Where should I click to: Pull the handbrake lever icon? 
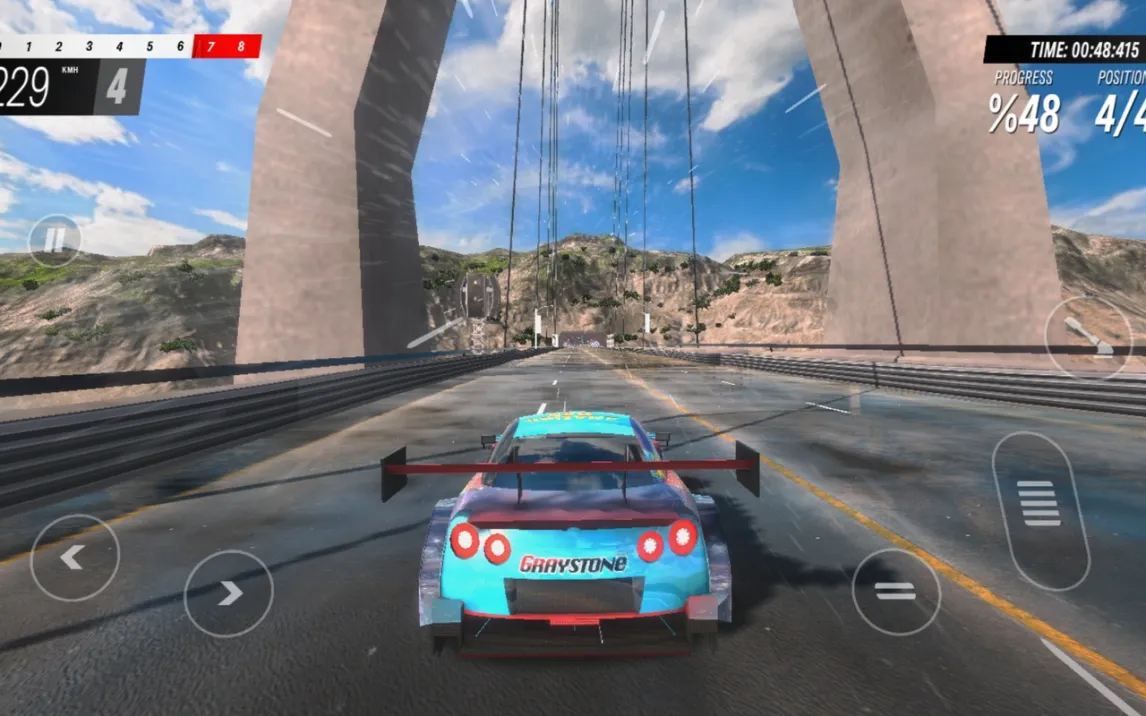click(1089, 338)
